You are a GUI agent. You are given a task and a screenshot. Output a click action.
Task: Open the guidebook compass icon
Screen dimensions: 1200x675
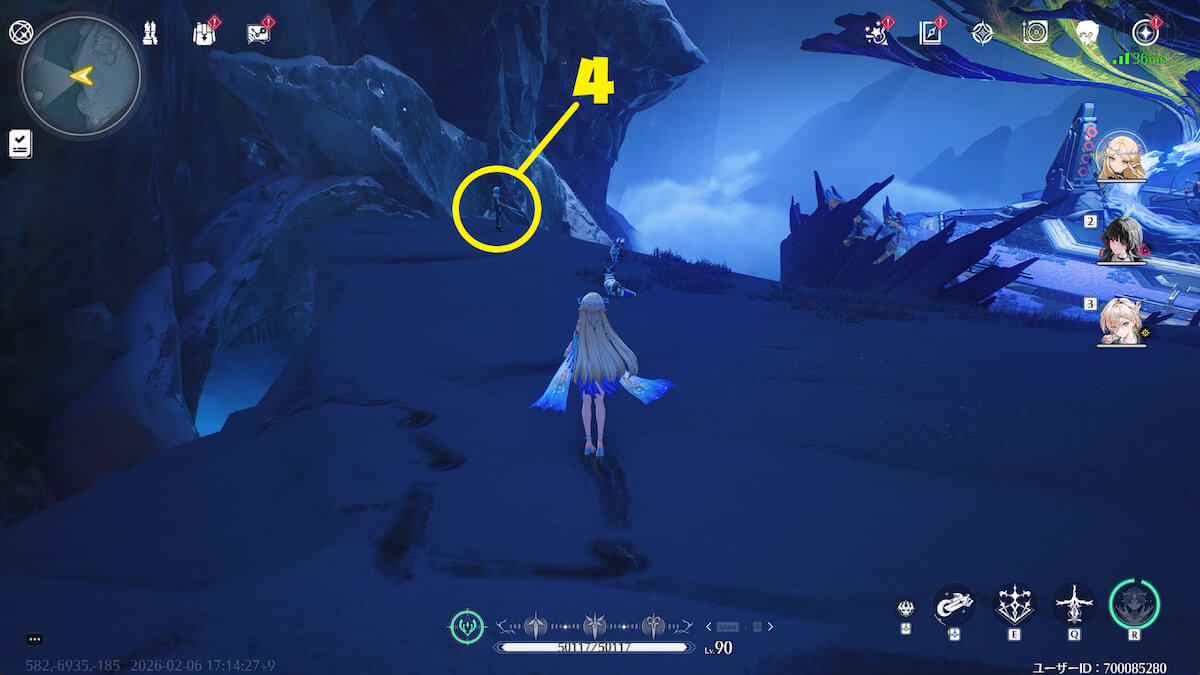pos(930,33)
